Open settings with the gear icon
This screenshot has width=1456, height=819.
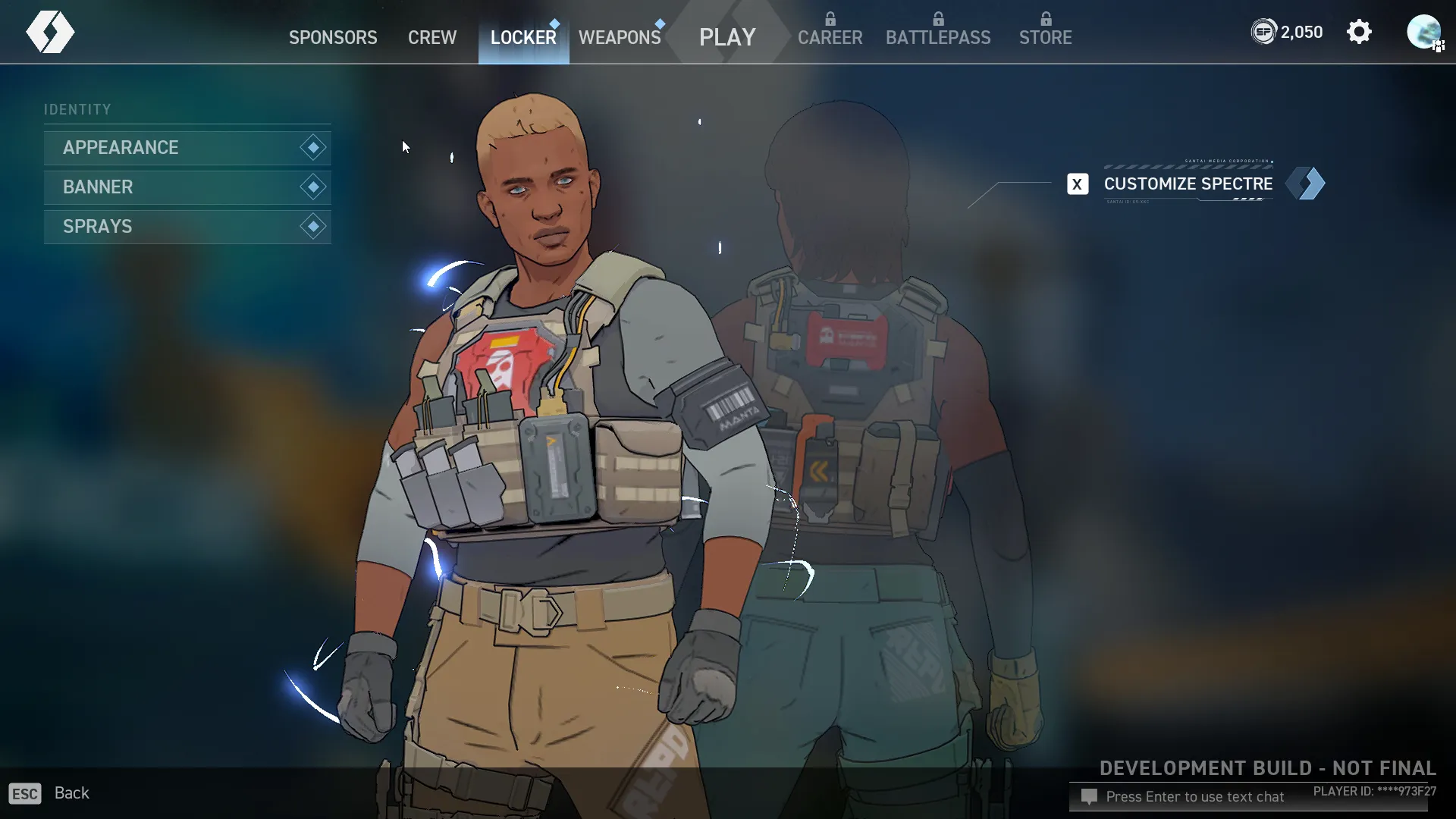click(1359, 32)
